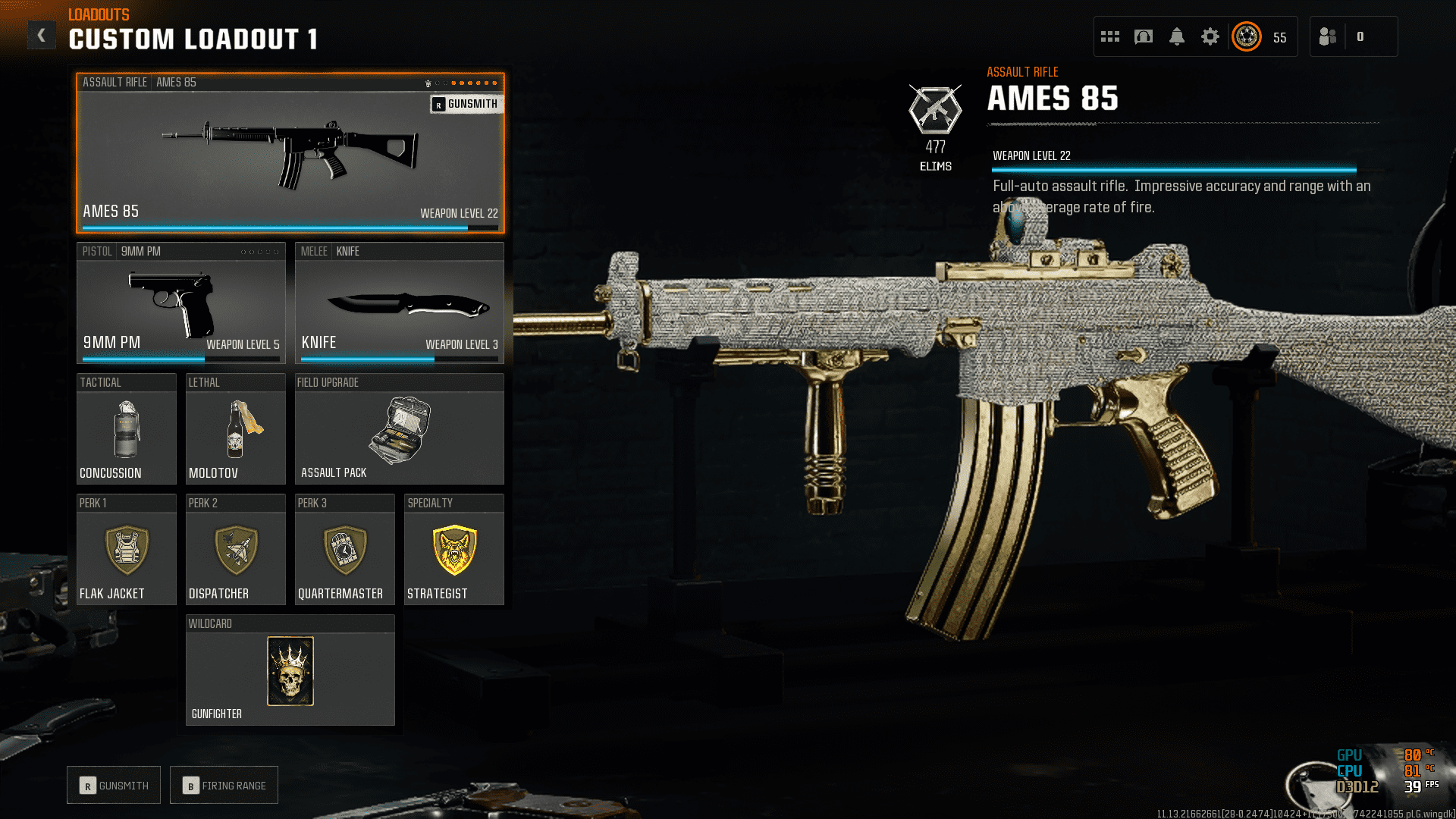Viewport: 1456px width, 819px height.
Task: Go back with the arrow button
Action: pyautogui.click(x=42, y=35)
